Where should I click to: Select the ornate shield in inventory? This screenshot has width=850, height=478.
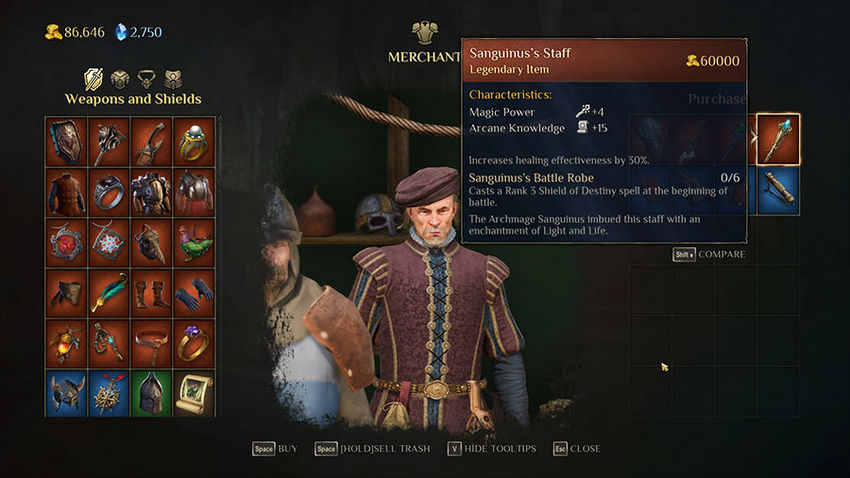(x=66, y=141)
